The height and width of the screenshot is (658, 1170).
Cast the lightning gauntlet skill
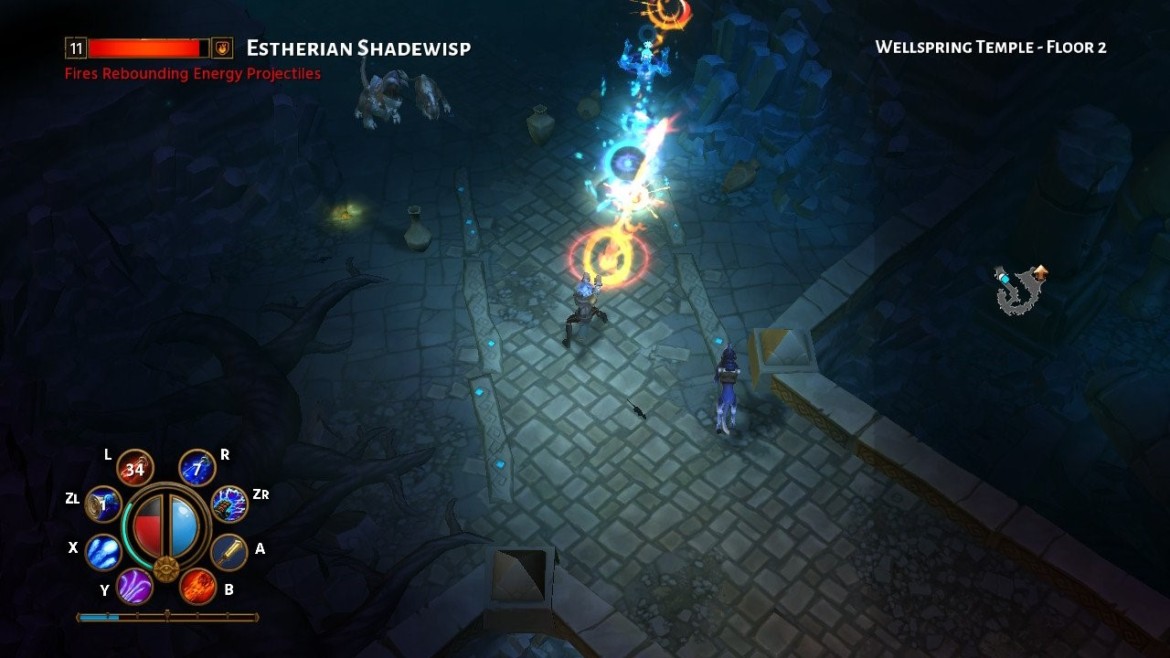[x=229, y=504]
